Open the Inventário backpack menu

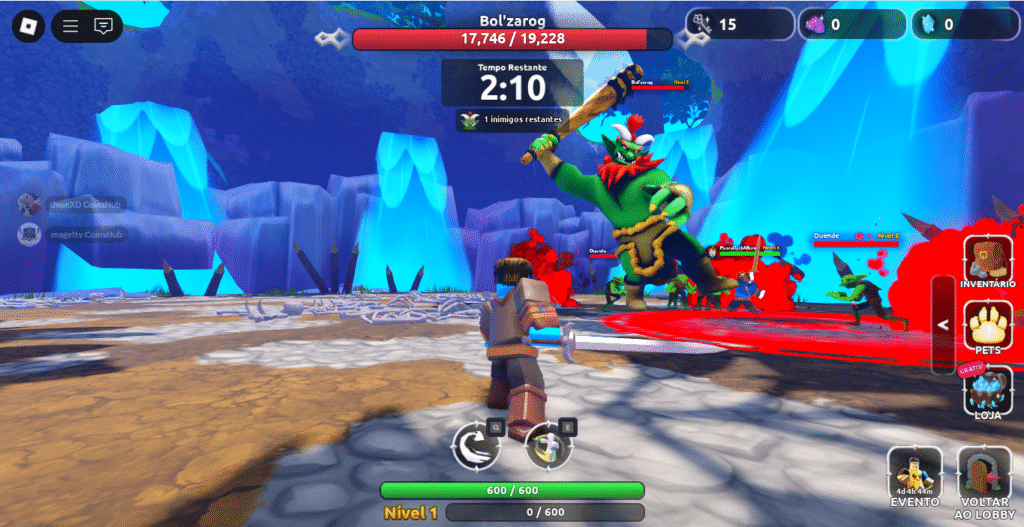pos(988,262)
